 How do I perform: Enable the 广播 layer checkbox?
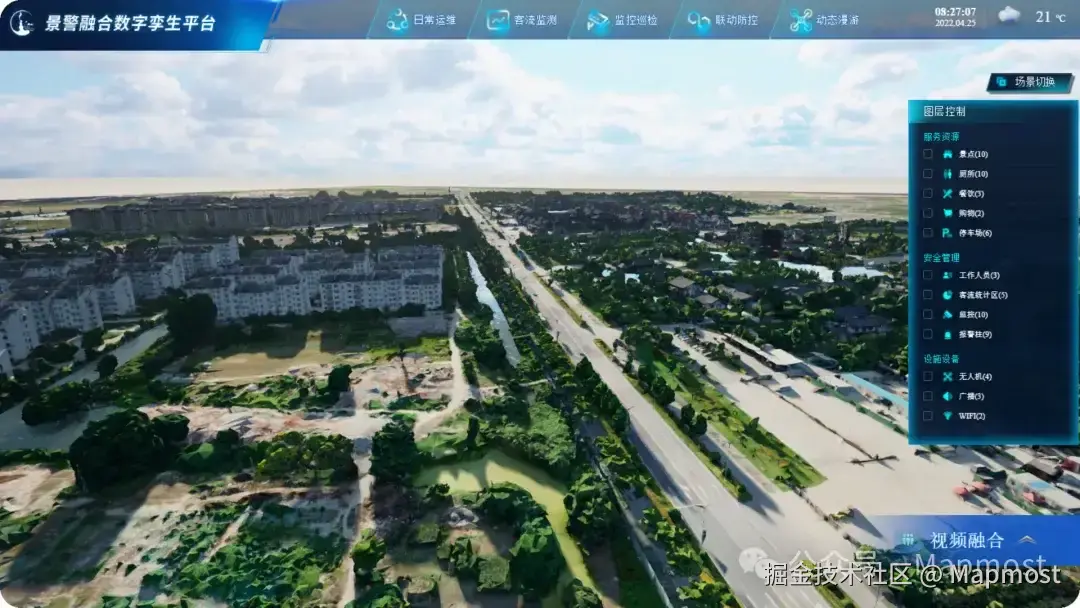(x=928, y=396)
